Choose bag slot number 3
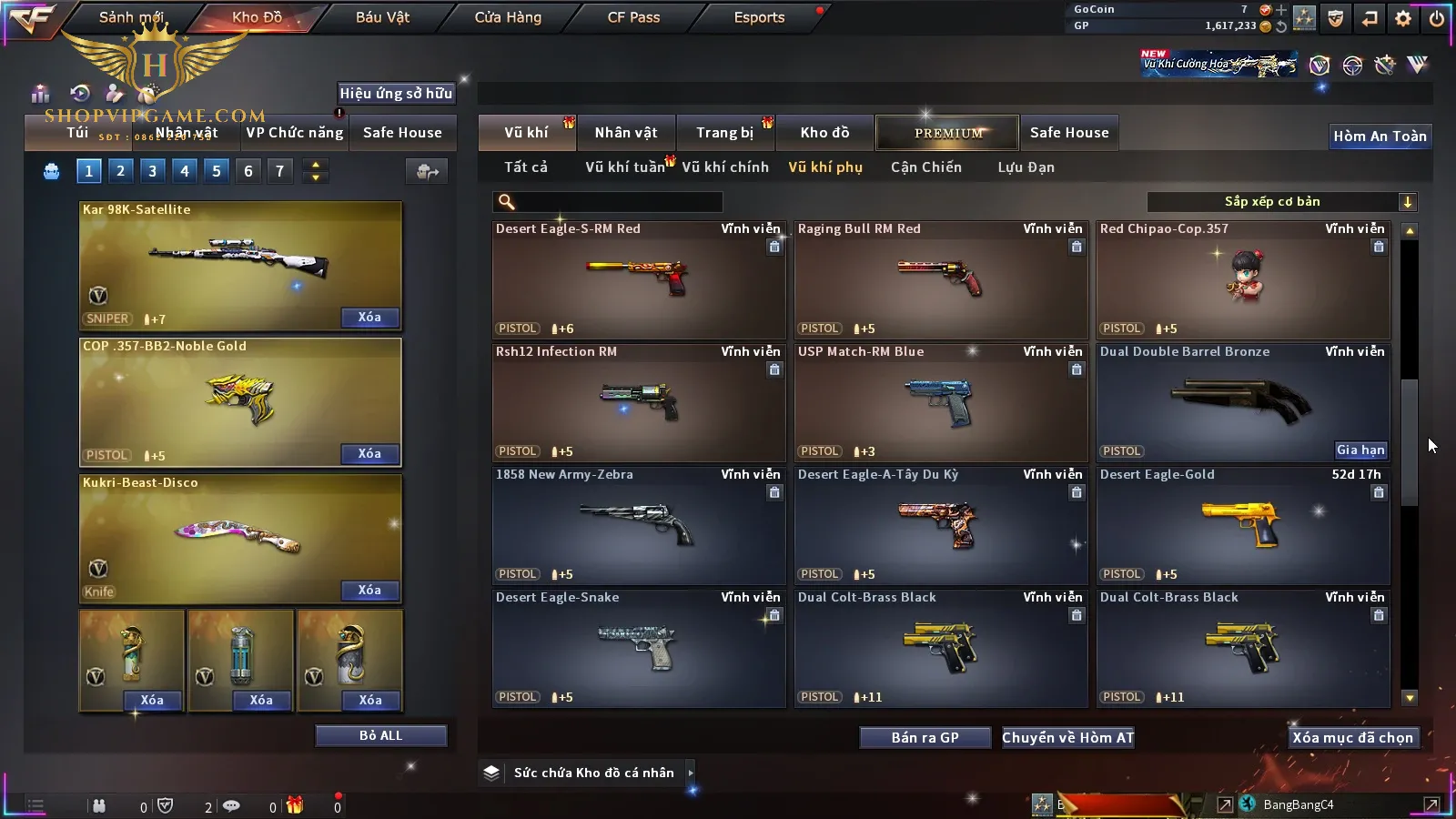Screen dimensions: 1456x819 152,171
